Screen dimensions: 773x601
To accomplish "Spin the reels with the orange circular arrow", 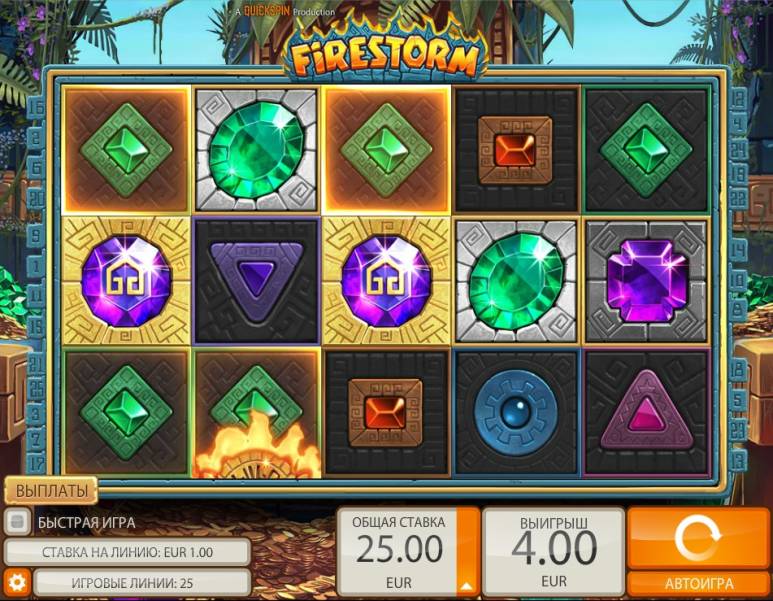I will tap(699, 540).
